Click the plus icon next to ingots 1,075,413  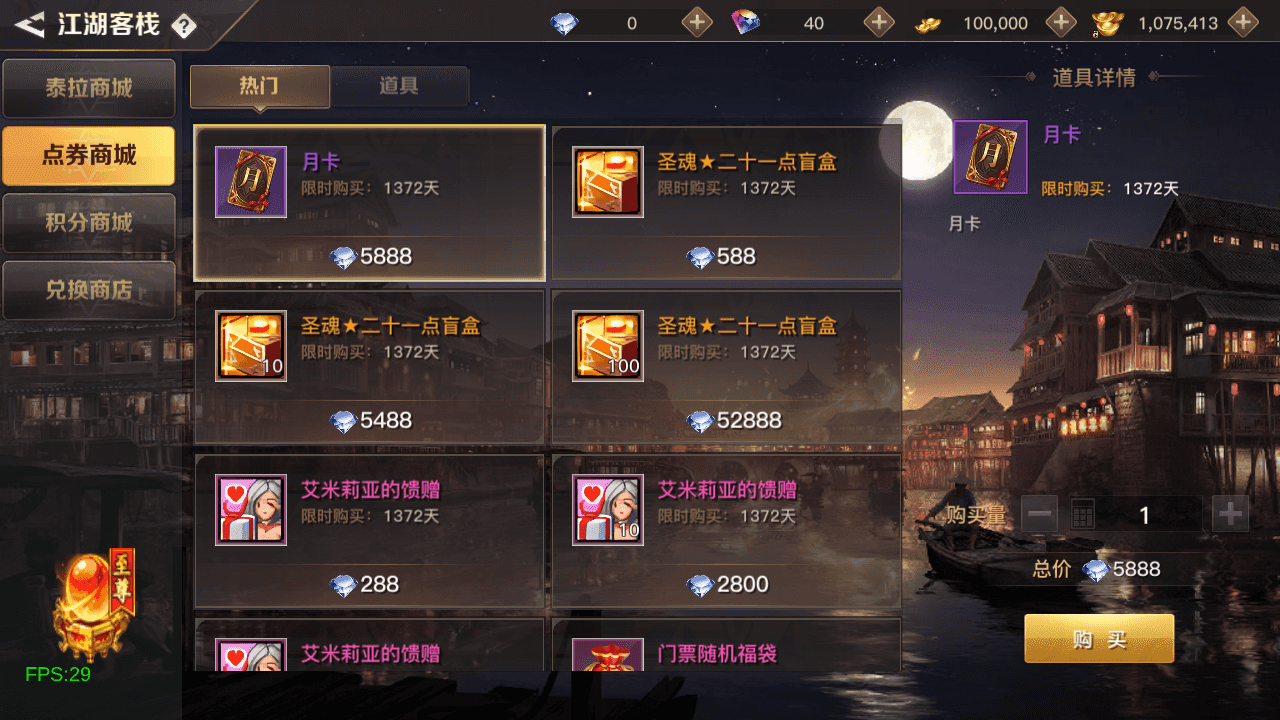click(1243, 21)
